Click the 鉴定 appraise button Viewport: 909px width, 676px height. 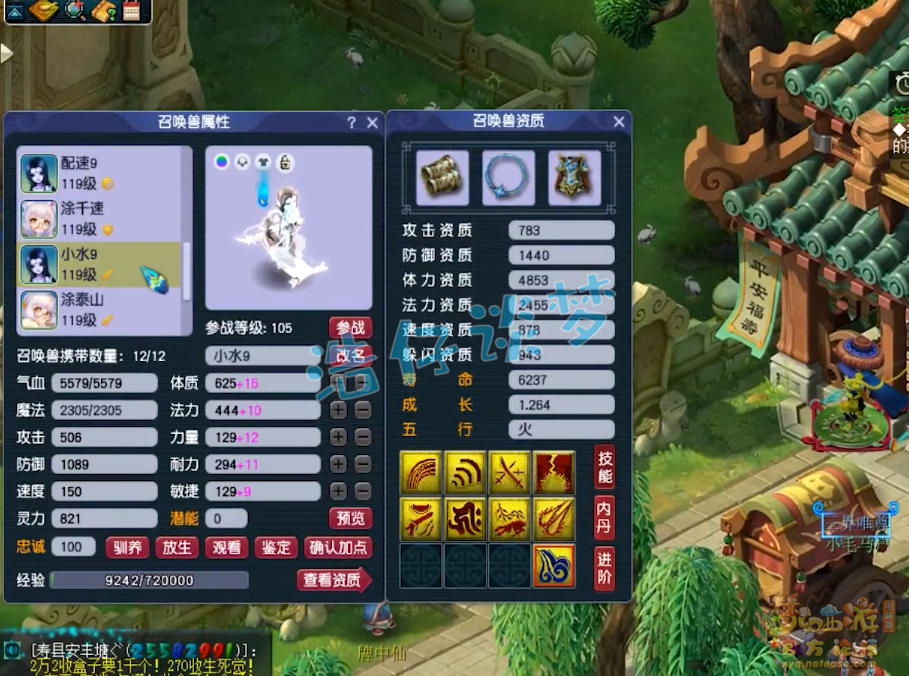pos(276,547)
